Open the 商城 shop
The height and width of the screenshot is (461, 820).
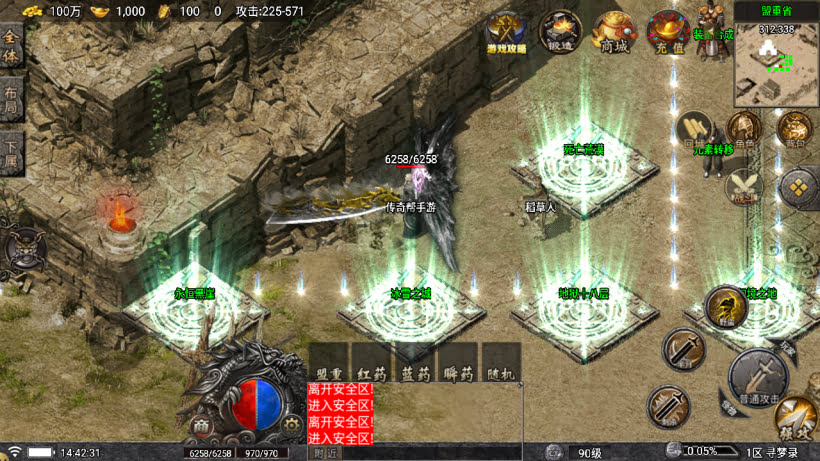[x=614, y=31]
